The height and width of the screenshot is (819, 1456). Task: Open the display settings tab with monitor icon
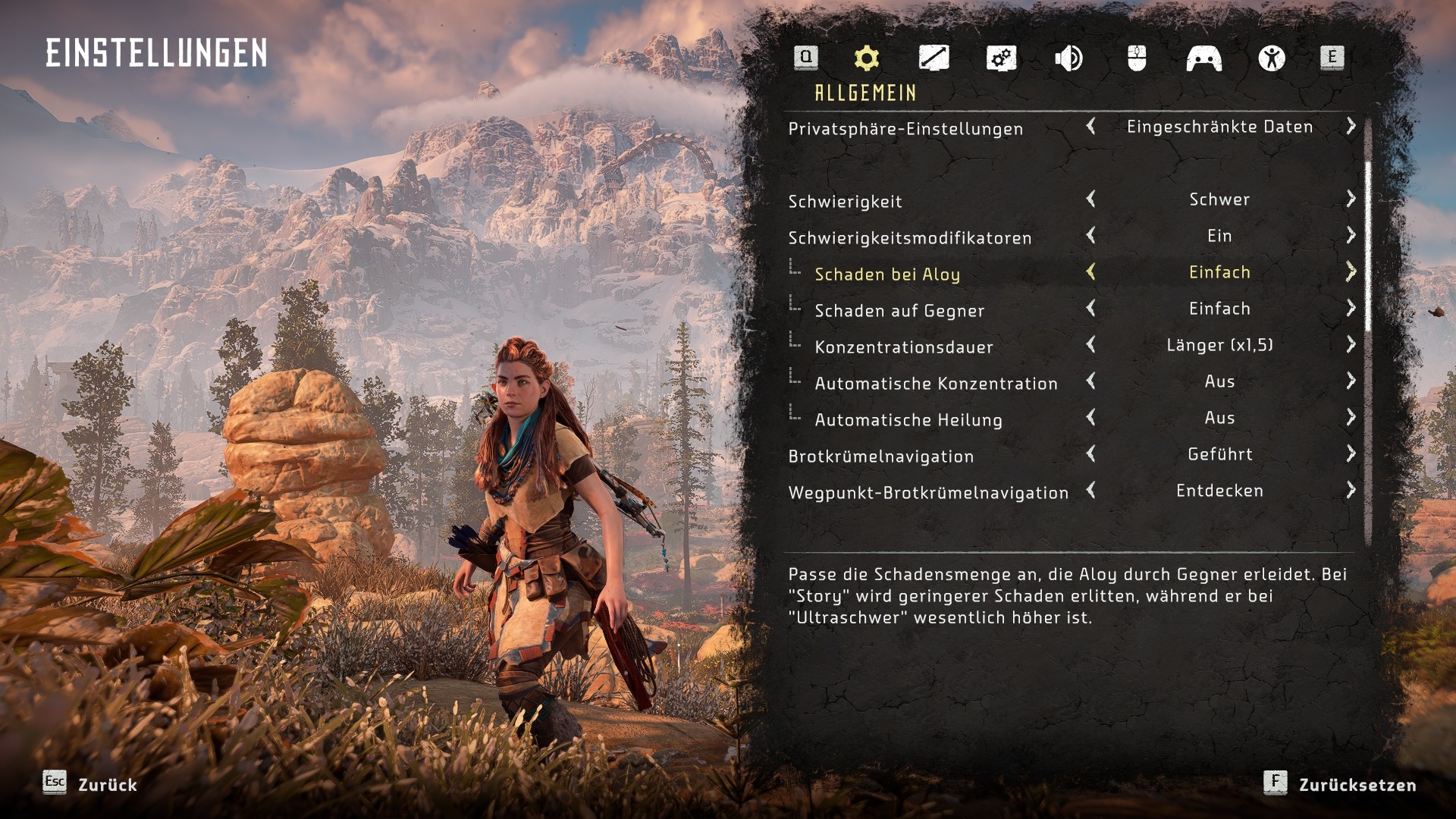point(934,58)
